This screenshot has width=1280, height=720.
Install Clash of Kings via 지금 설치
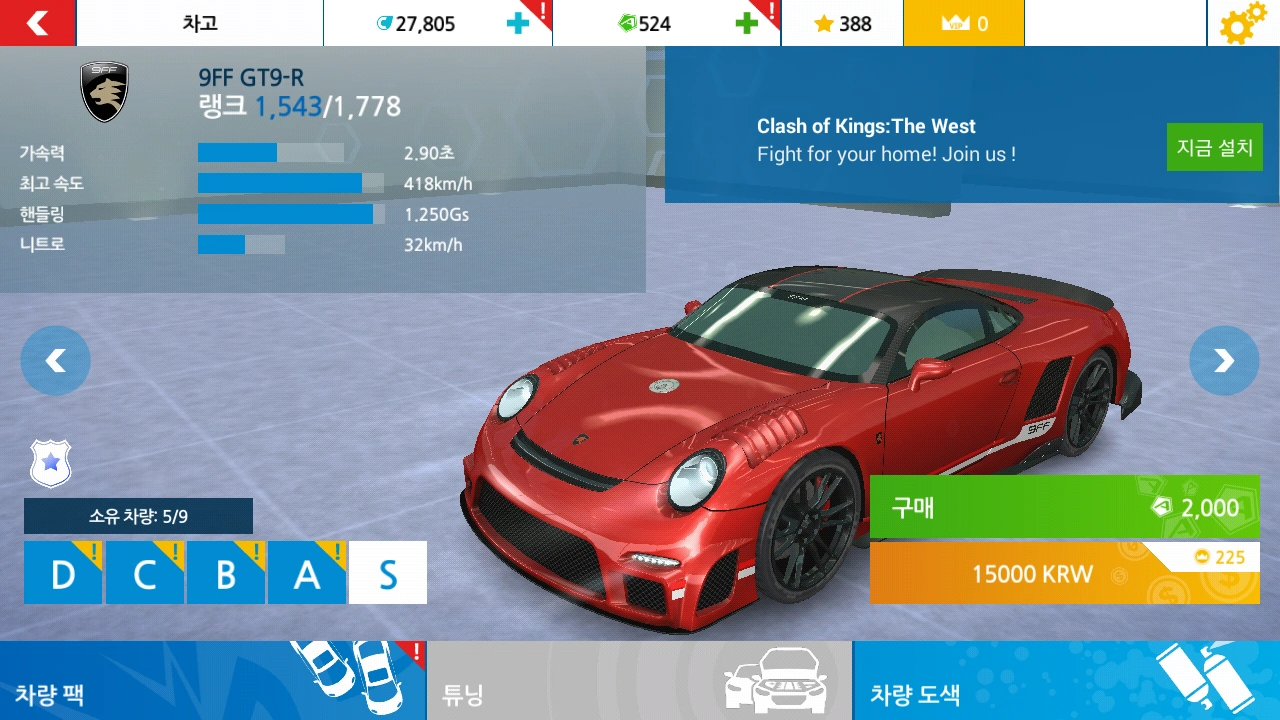coord(1214,146)
